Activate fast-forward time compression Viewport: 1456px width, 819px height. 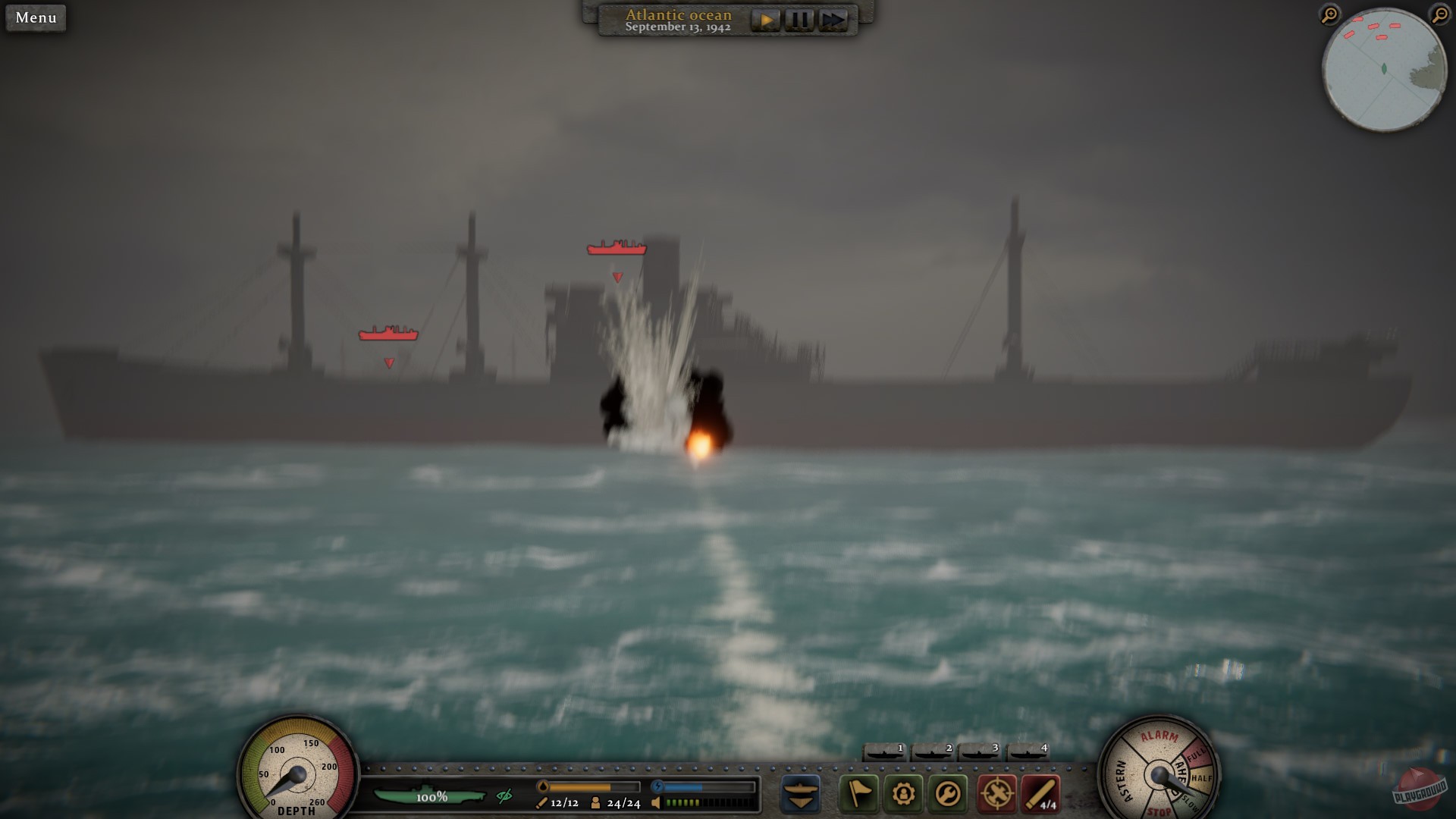(834, 20)
